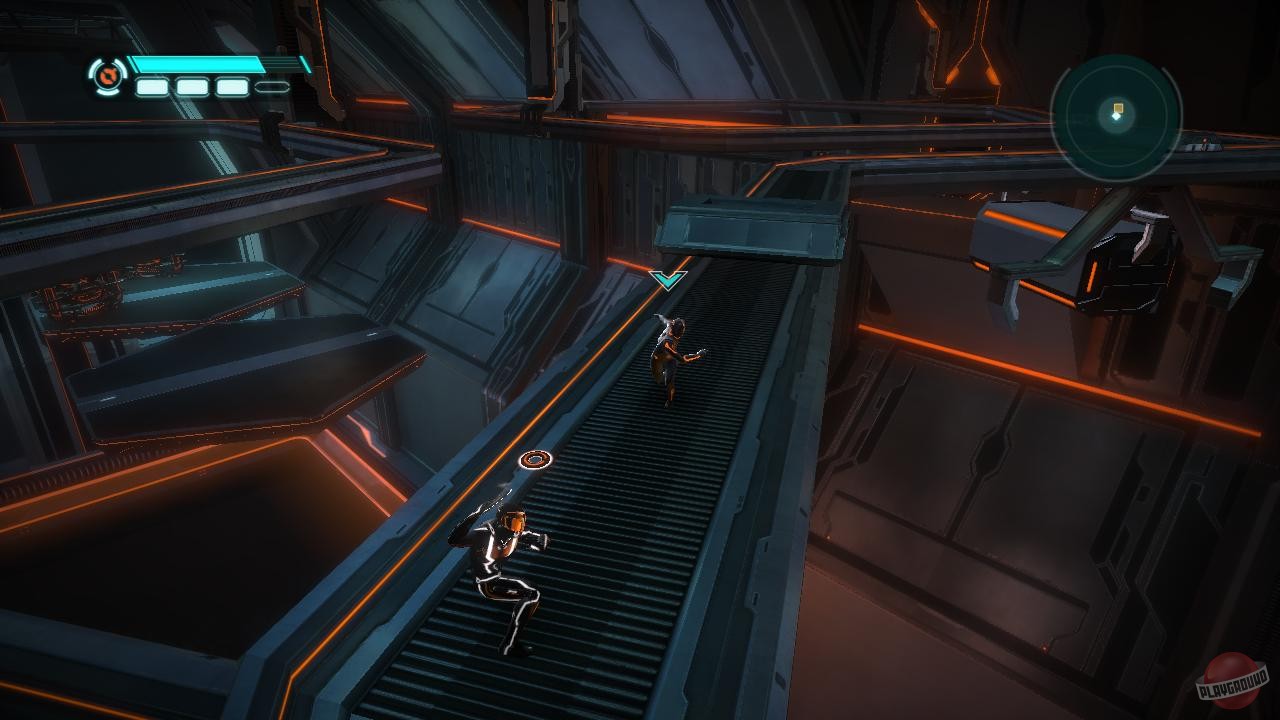The width and height of the screenshot is (1280, 720).
Task: Toggle the second energy cell segment
Action: pyautogui.click(x=193, y=87)
